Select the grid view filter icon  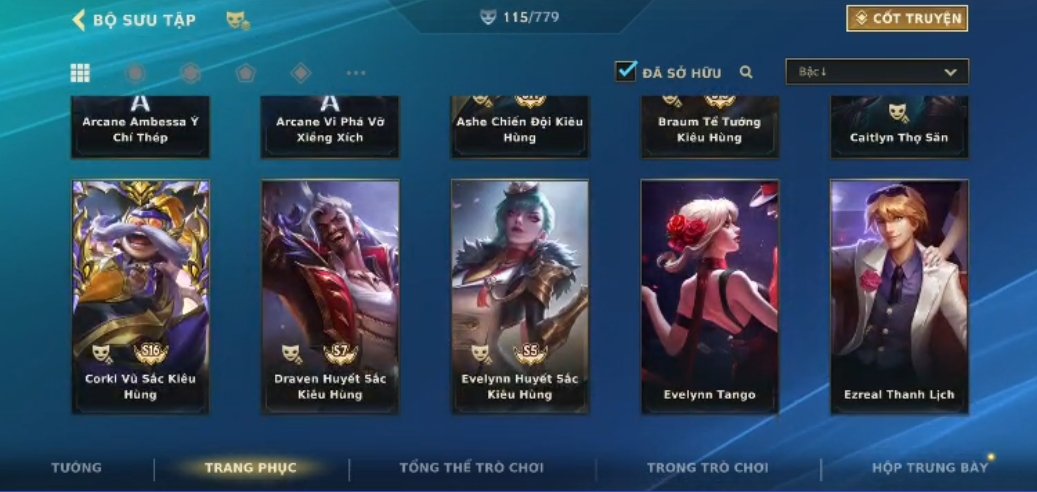[80, 73]
